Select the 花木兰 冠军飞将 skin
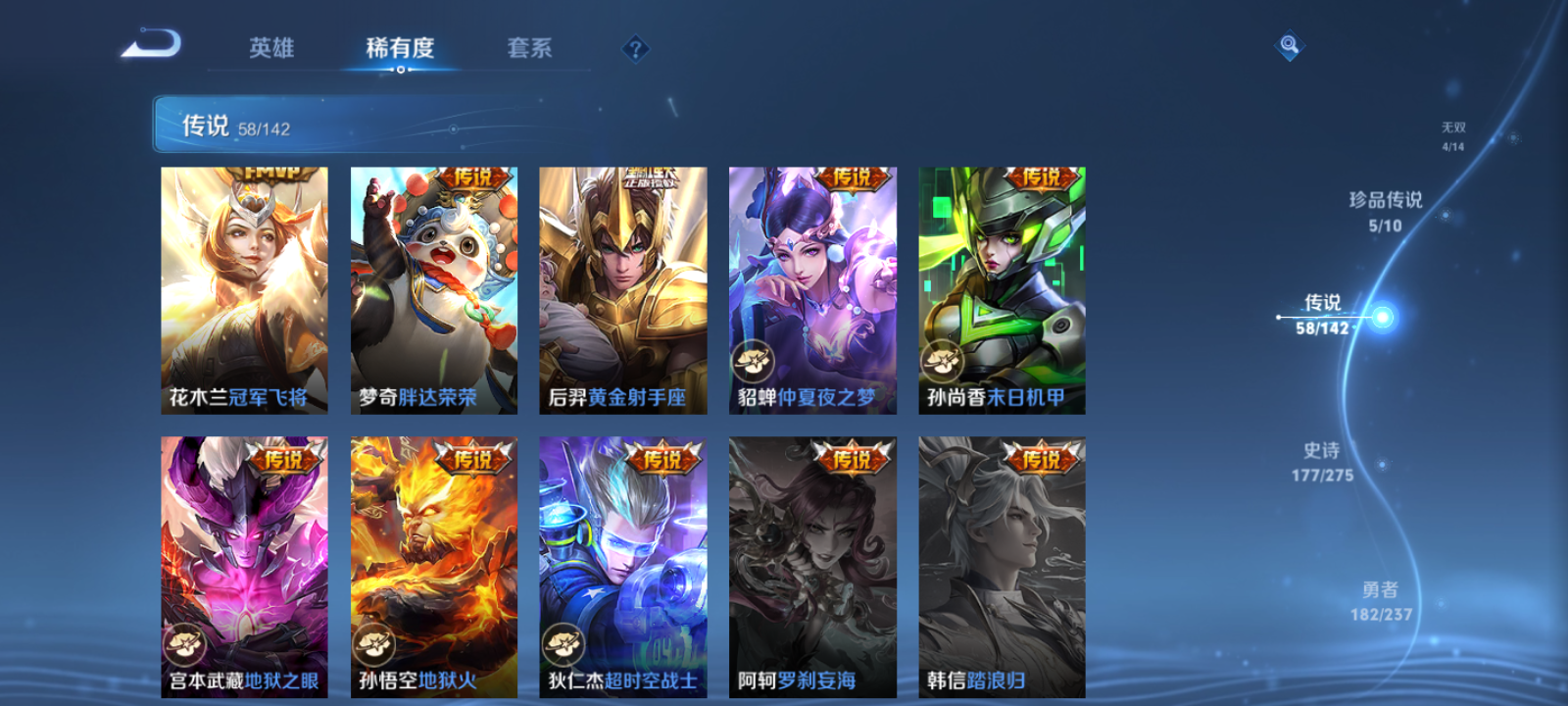This screenshot has width=1568, height=706. [x=243, y=289]
